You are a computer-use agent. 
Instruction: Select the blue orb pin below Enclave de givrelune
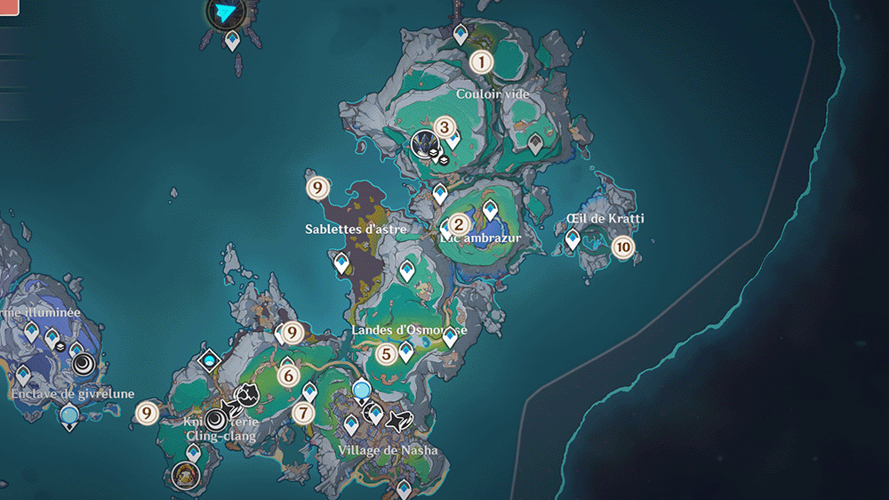(69, 416)
